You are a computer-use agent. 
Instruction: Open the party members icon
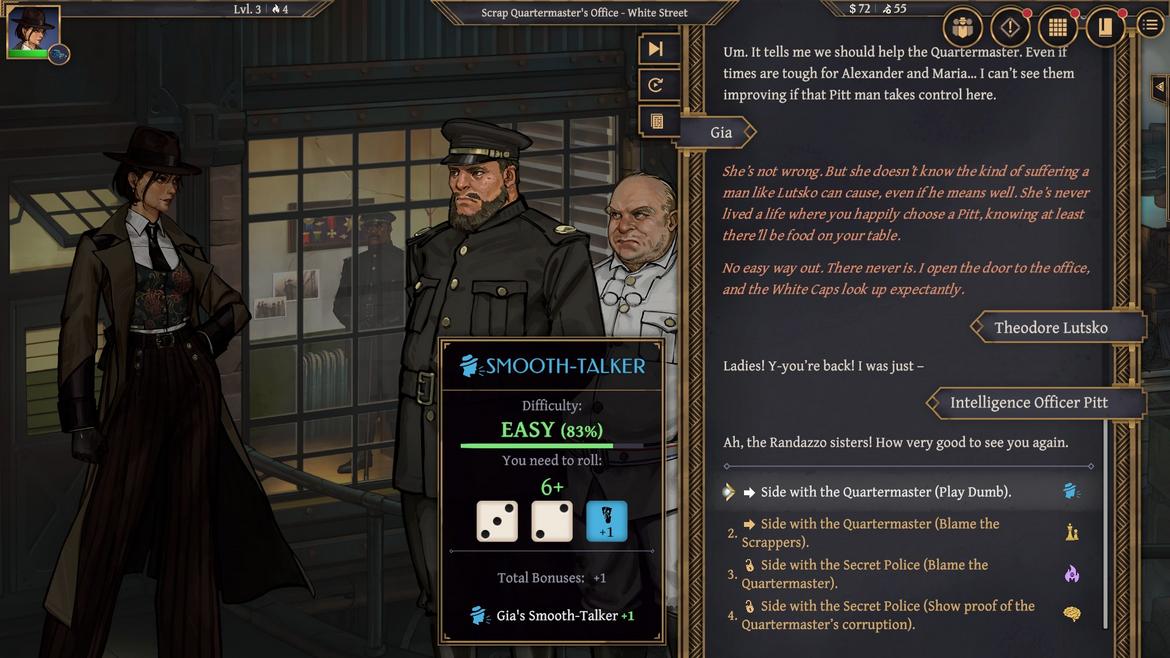963,27
